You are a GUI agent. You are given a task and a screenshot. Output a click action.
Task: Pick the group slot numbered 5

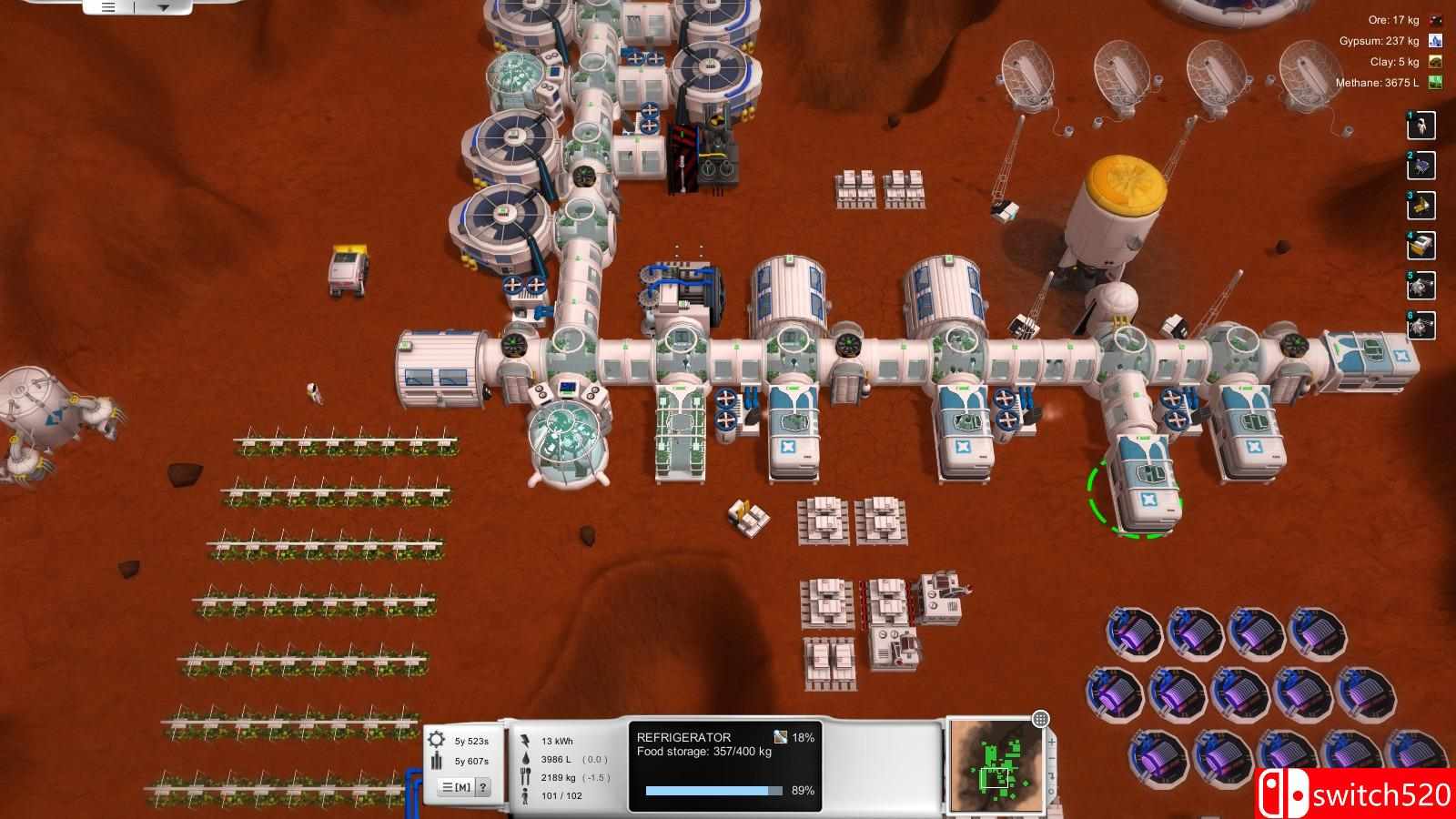[1421, 286]
